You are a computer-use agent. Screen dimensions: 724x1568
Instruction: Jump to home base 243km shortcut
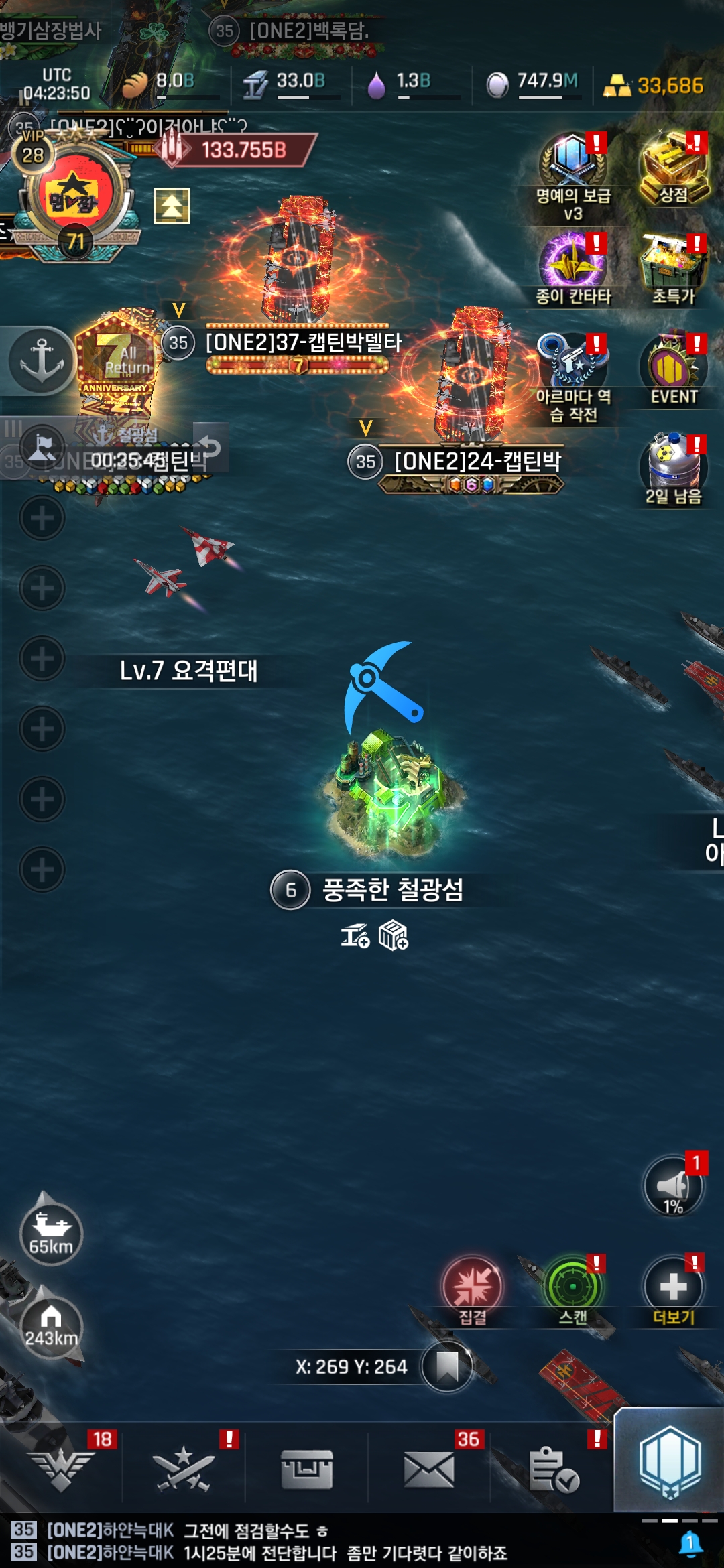click(51, 1327)
